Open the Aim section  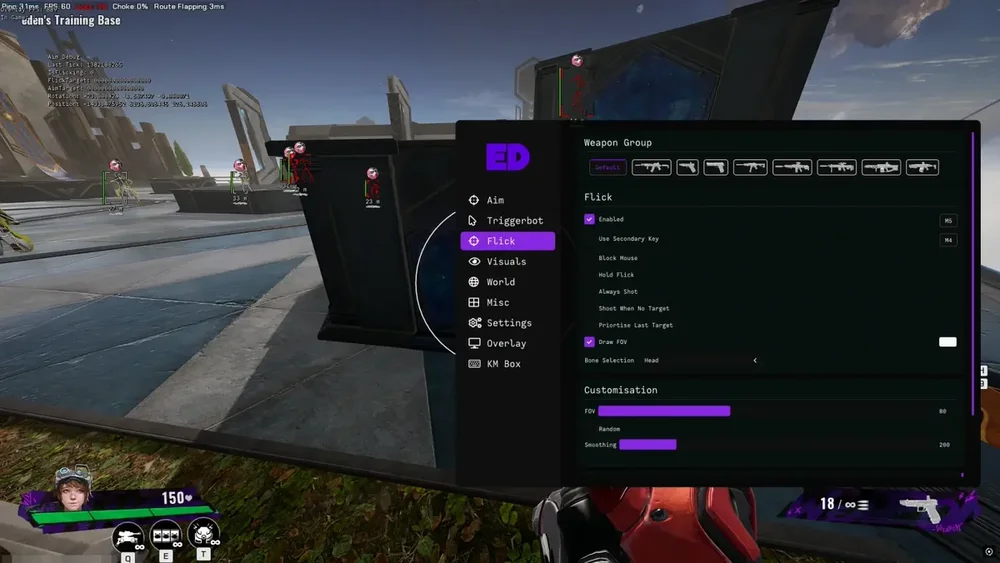coord(495,200)
